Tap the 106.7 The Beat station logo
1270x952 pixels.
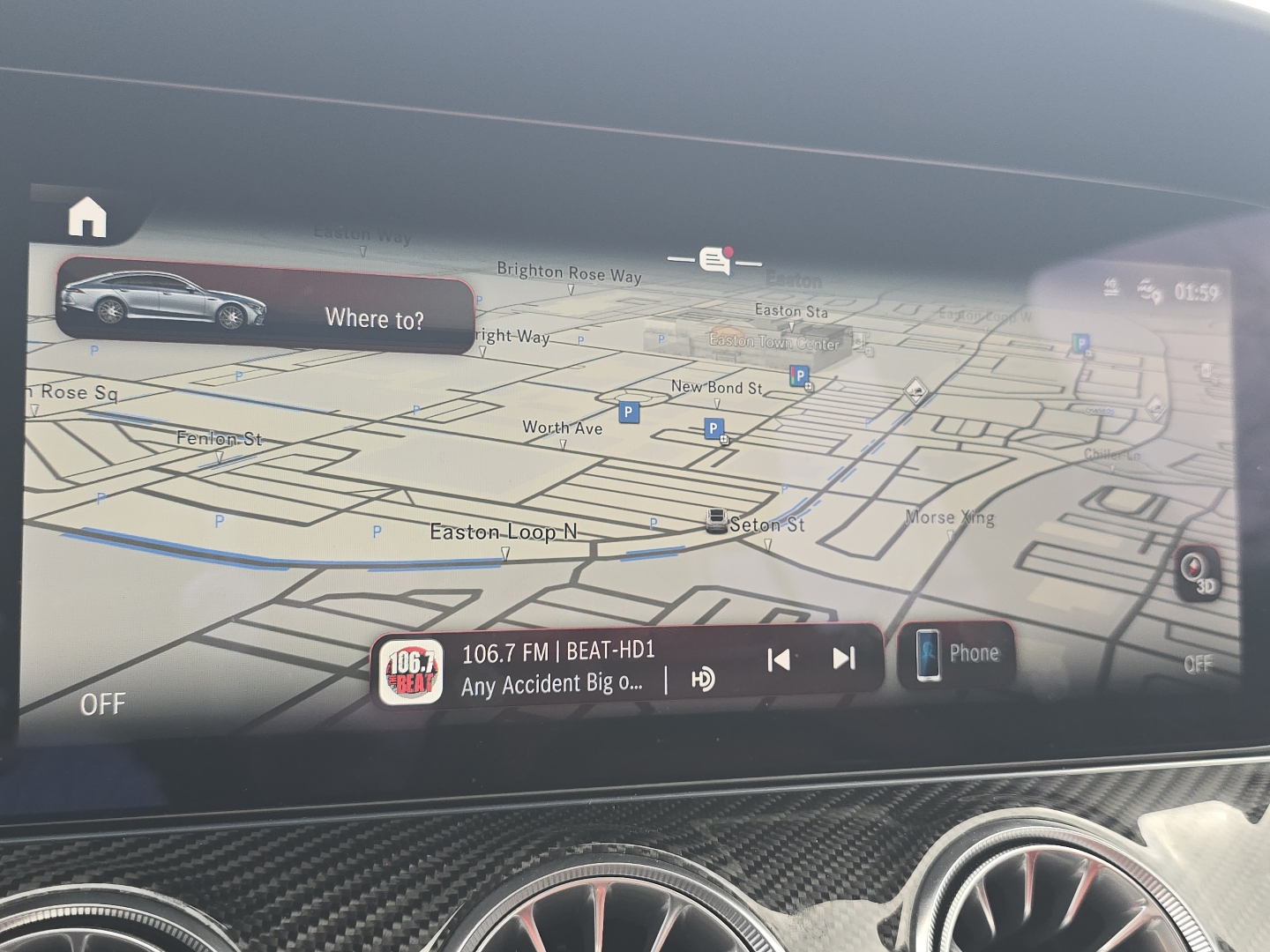pyautogui.click(x=413, y=668)
